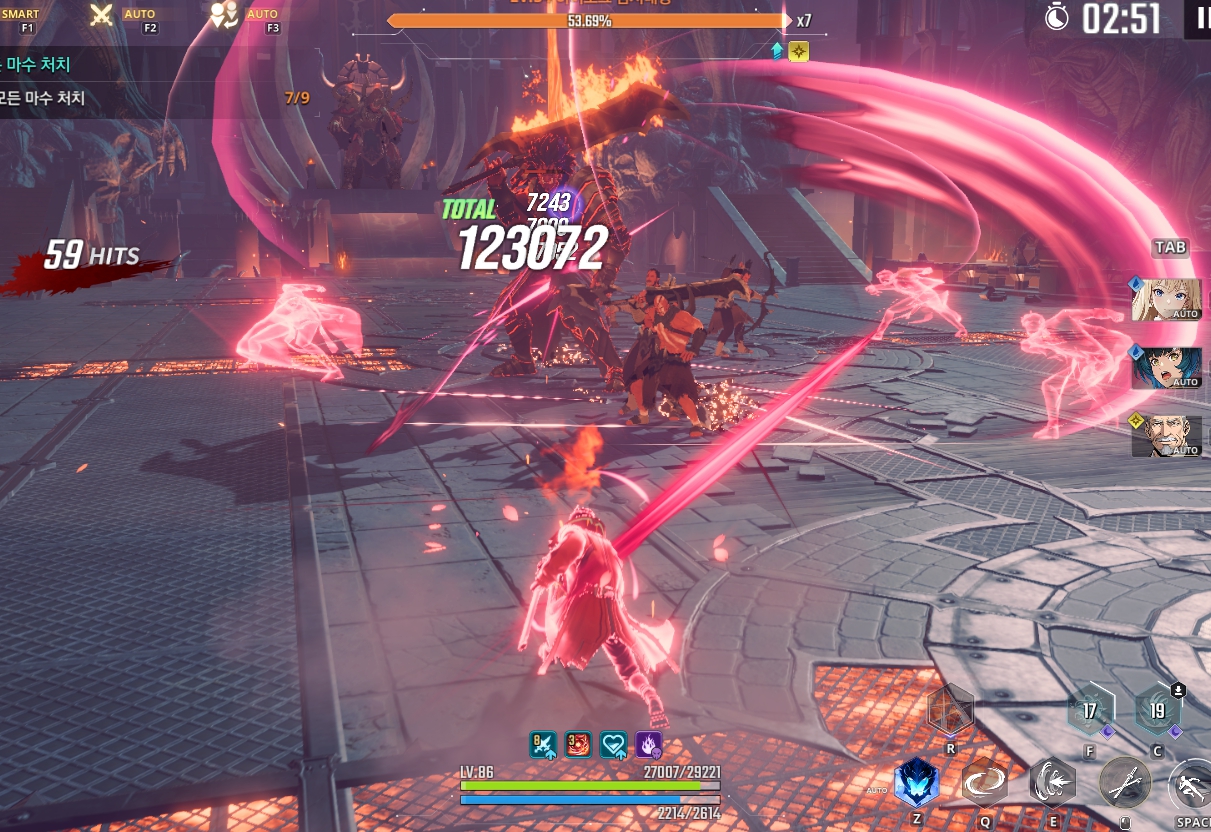The height and width of the screenshot is (832, 1211).
Task: Toggle the crossed swords auto-battle icon
Action: coord(101,15)
